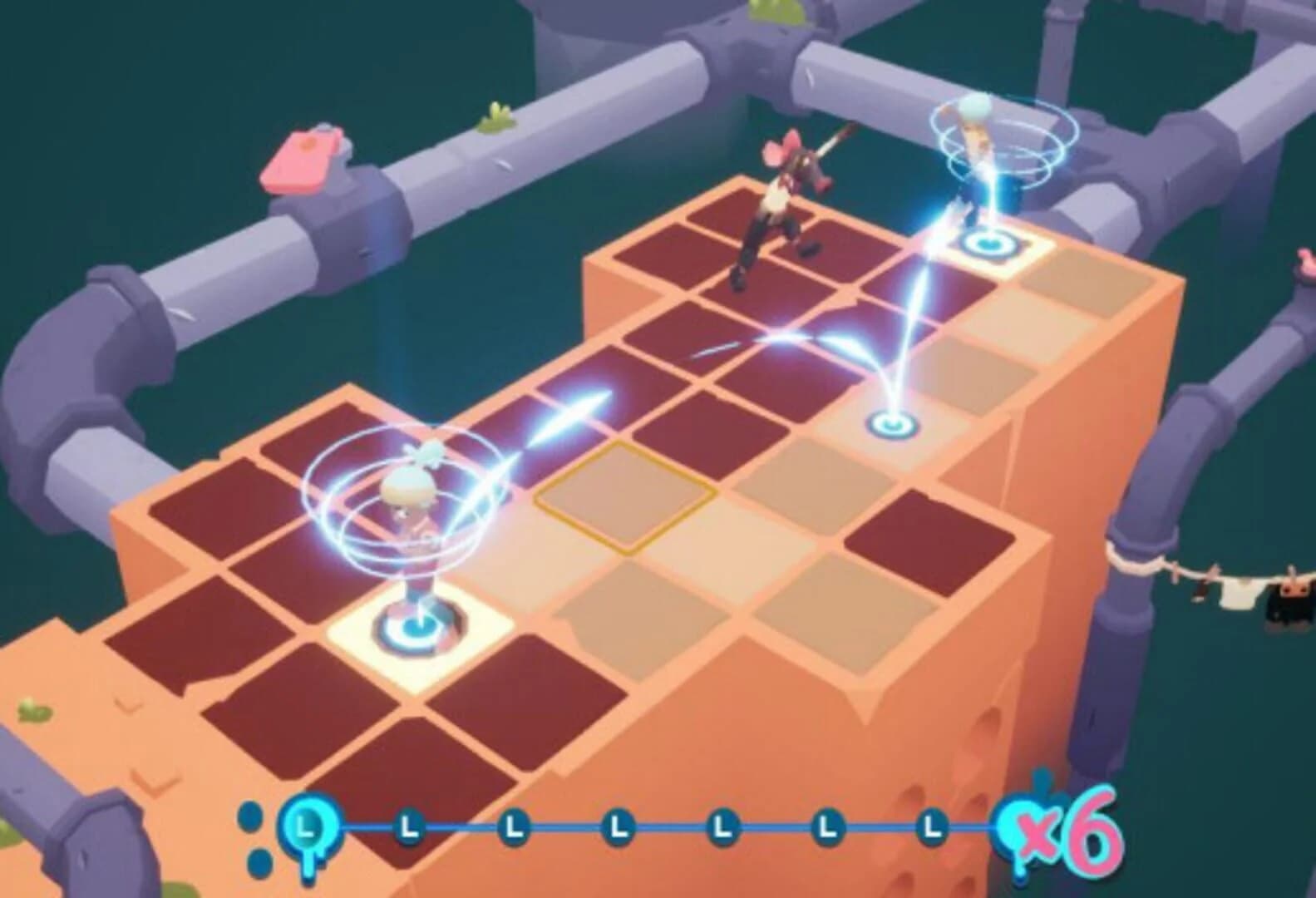Click the teleport pad beneath the top-right clone

tap(989, 244)
